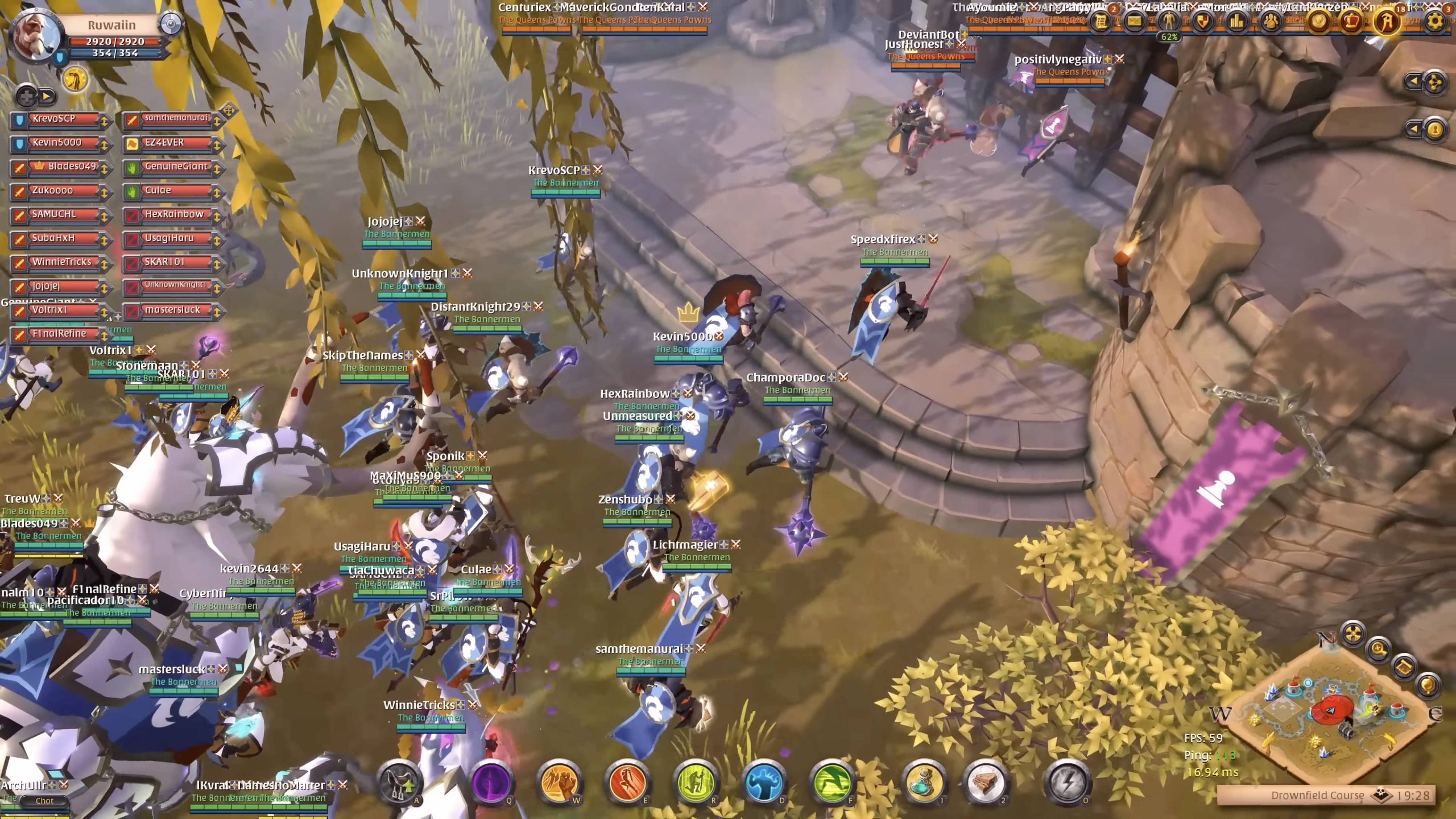Show the bar-chart rankings icon
Image resolution: width=1456 pixels, height=819 pixels.
(1236, 21)
